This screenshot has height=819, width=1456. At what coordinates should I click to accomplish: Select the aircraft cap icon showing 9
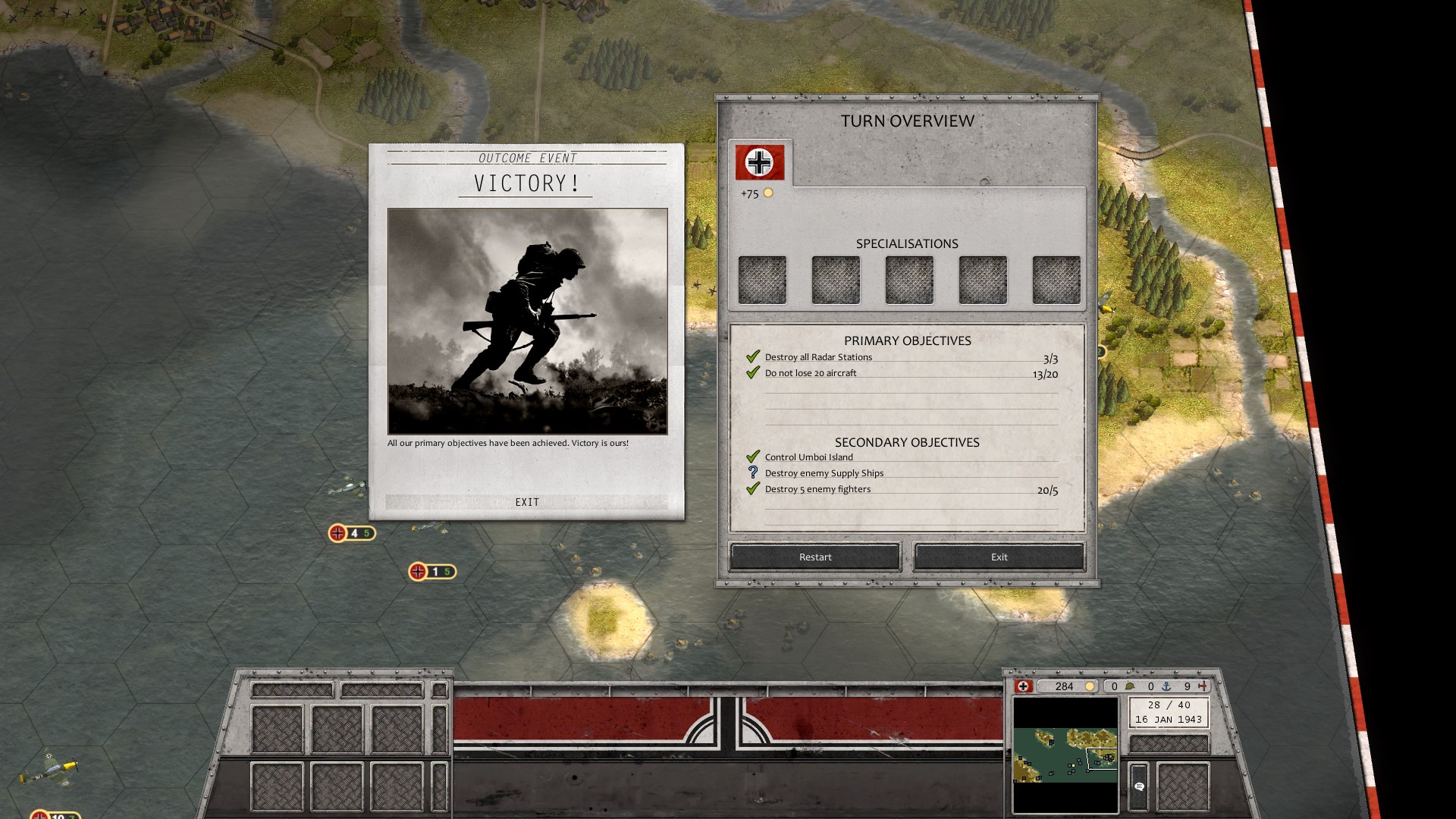point(1203,686)
